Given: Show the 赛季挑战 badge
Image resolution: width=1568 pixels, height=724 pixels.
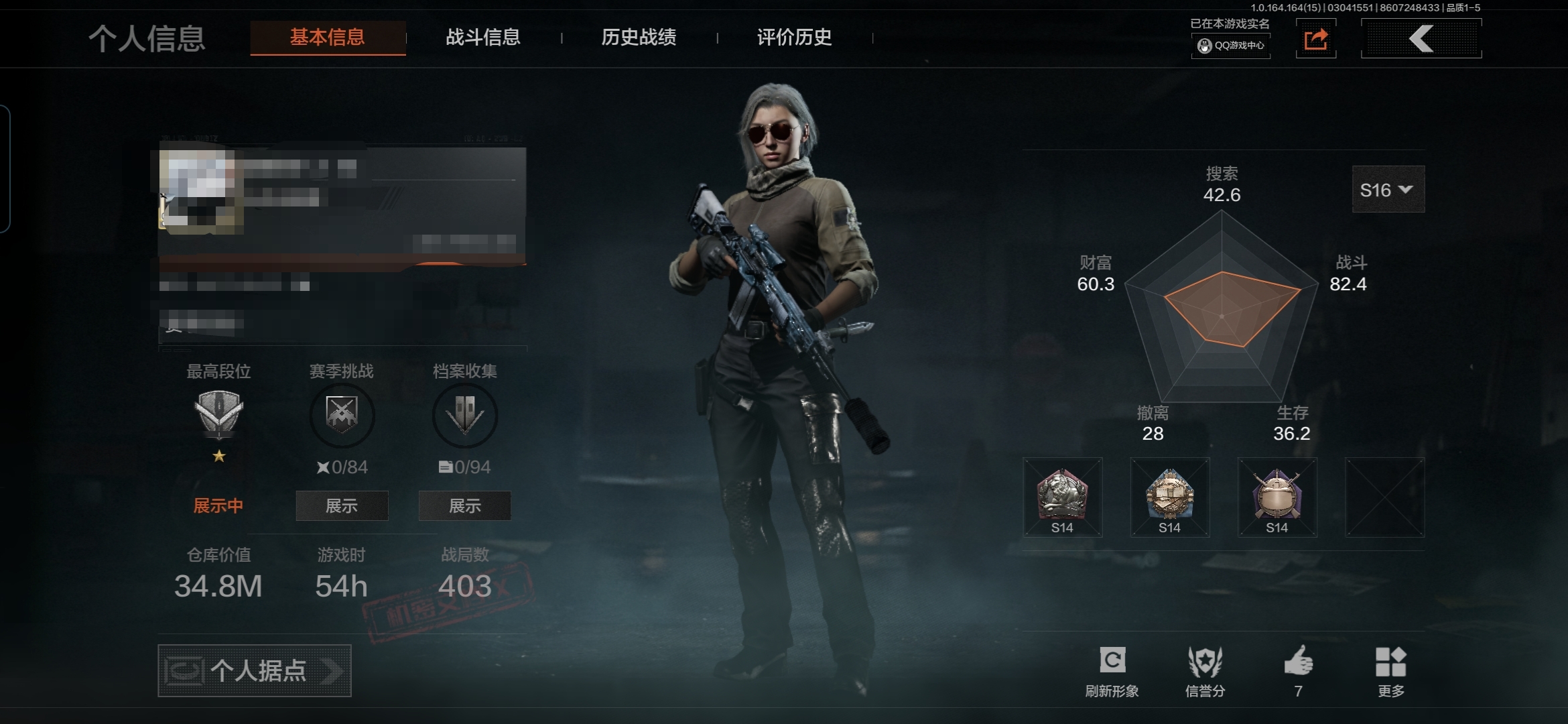Looking at the screenshot, I should [x=342, y=506].
